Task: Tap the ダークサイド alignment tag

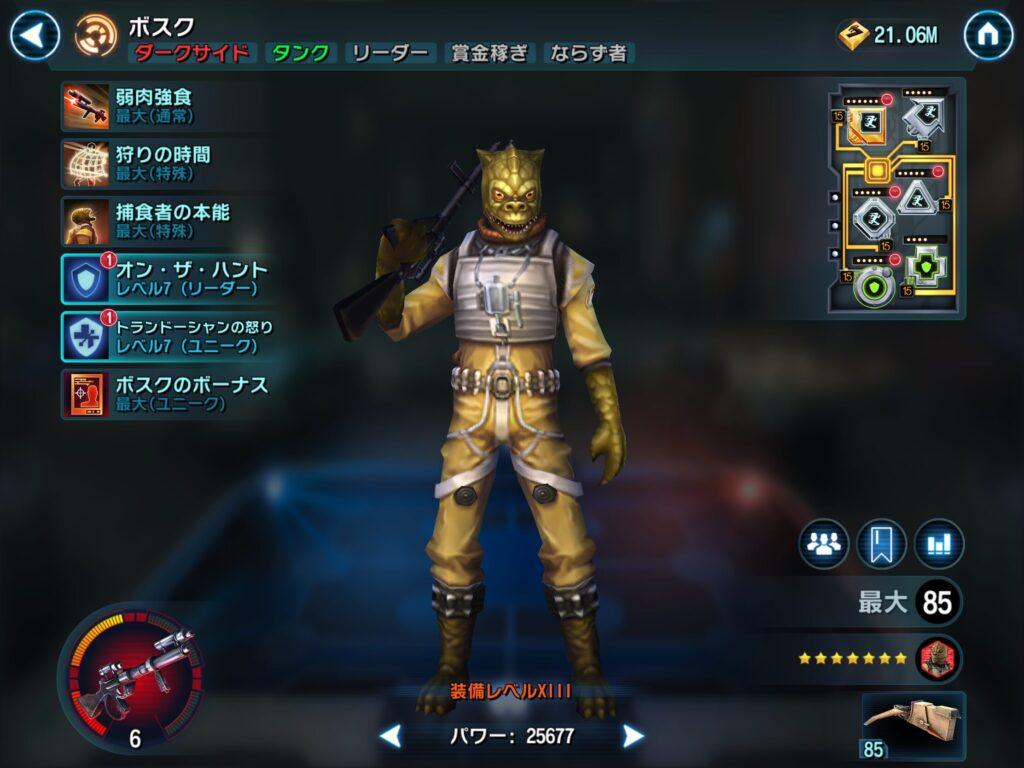Action: (191, 54)
